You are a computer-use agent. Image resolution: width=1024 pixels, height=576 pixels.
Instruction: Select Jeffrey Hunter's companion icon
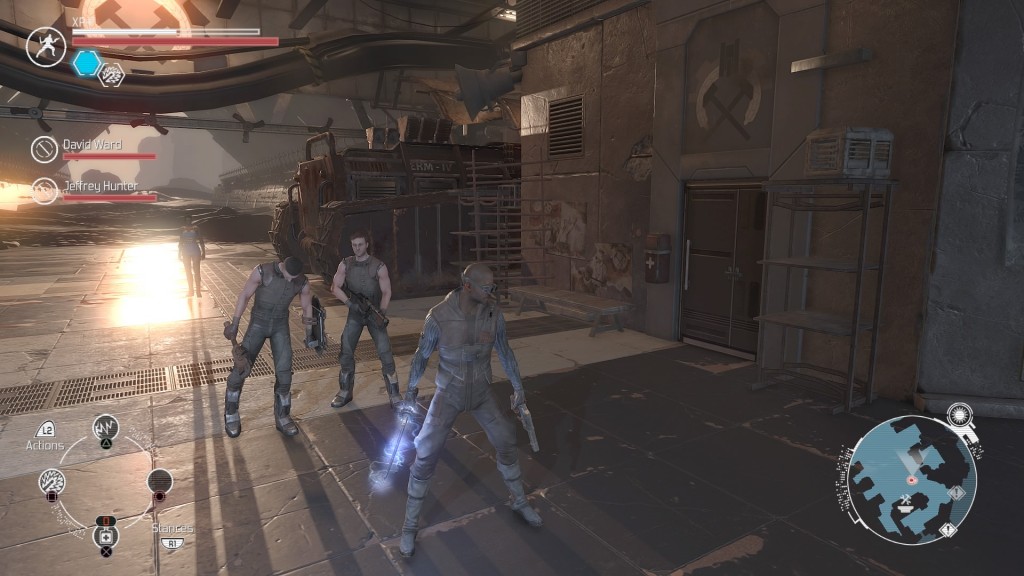pos(44,190)
